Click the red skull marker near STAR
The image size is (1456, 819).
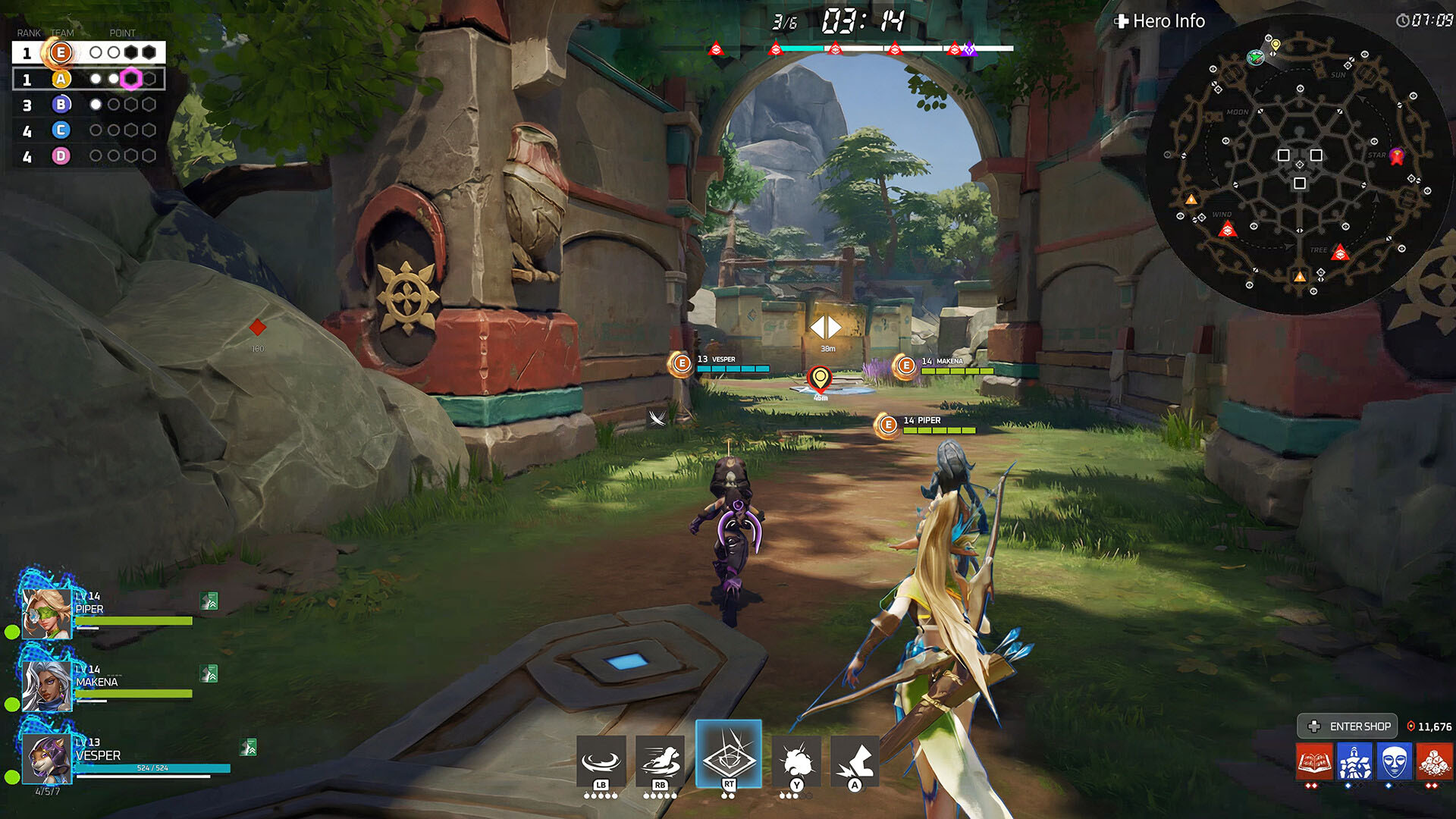pyautogui.click(x=1396, y=156)
